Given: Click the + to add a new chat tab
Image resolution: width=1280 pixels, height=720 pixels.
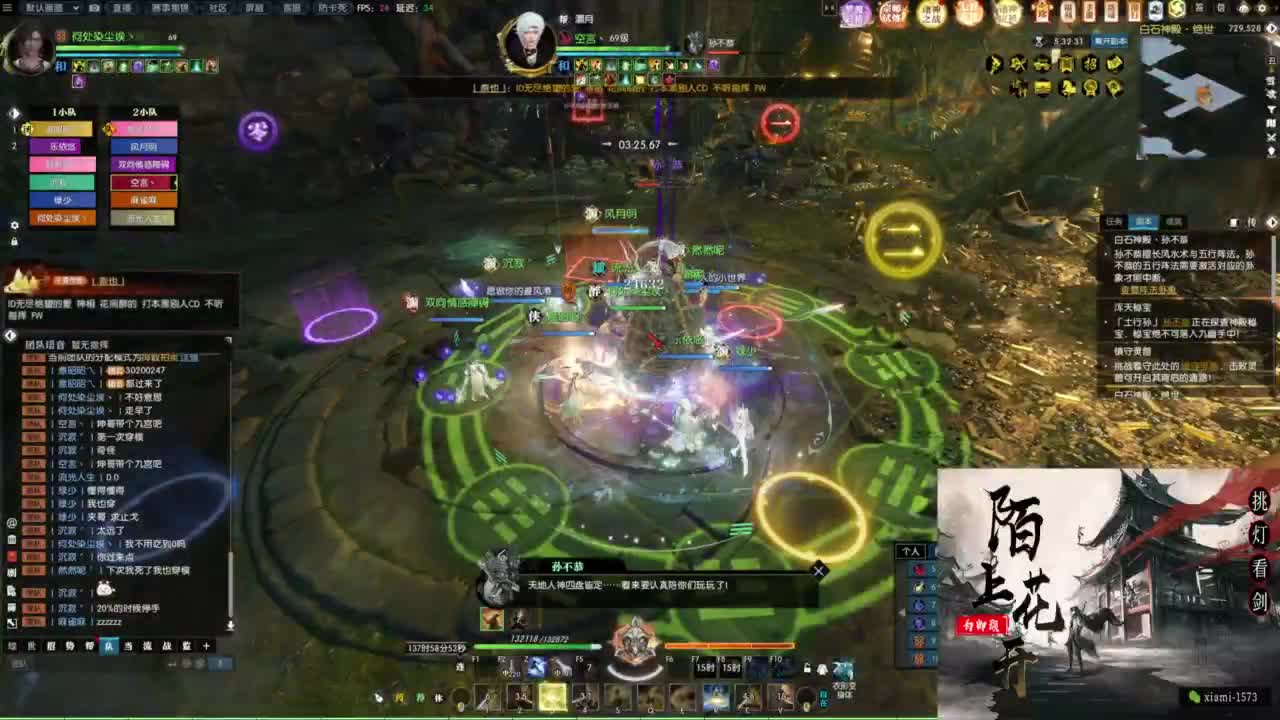Looking at the screenshot, I should pos(206,647).
